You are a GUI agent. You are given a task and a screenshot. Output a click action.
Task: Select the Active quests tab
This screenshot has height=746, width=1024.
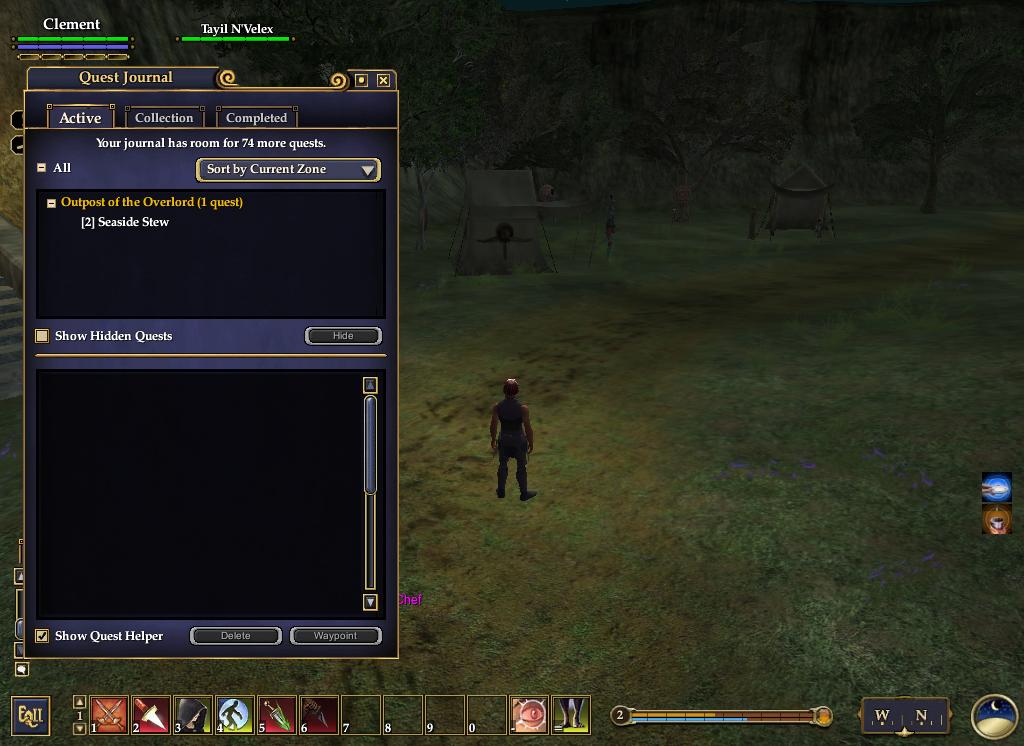pos(80,118)
